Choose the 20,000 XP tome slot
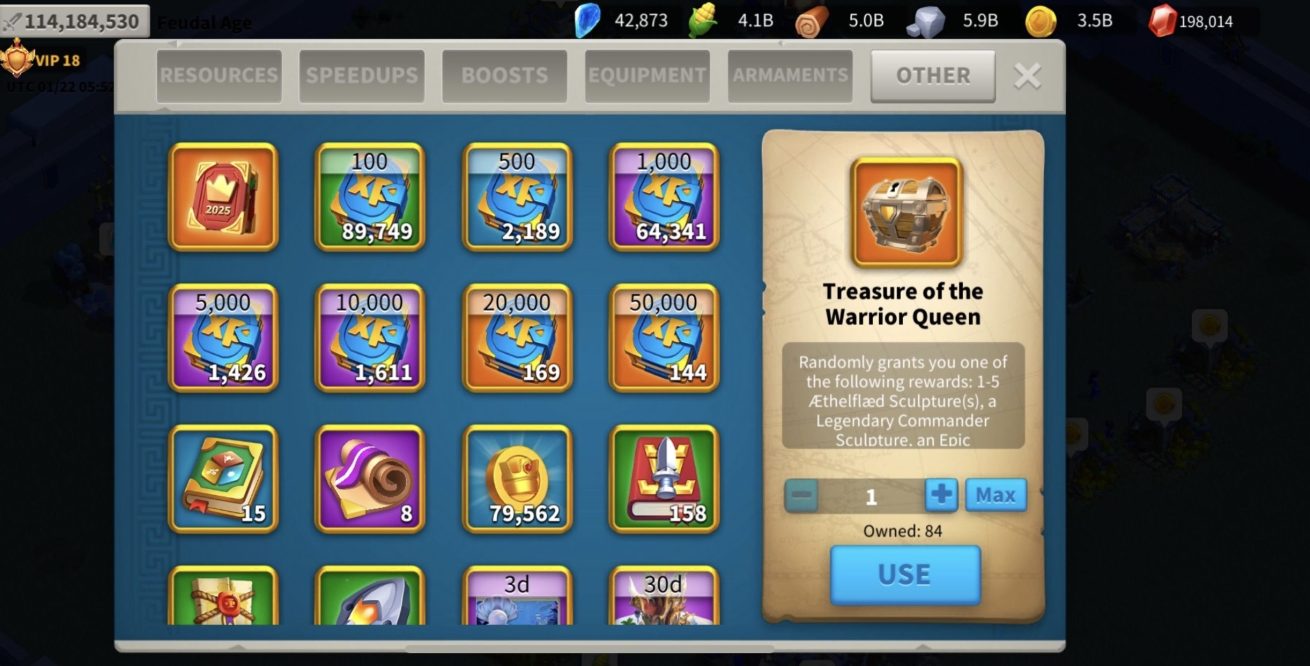The image size is (1310, 666). point(517,338)
